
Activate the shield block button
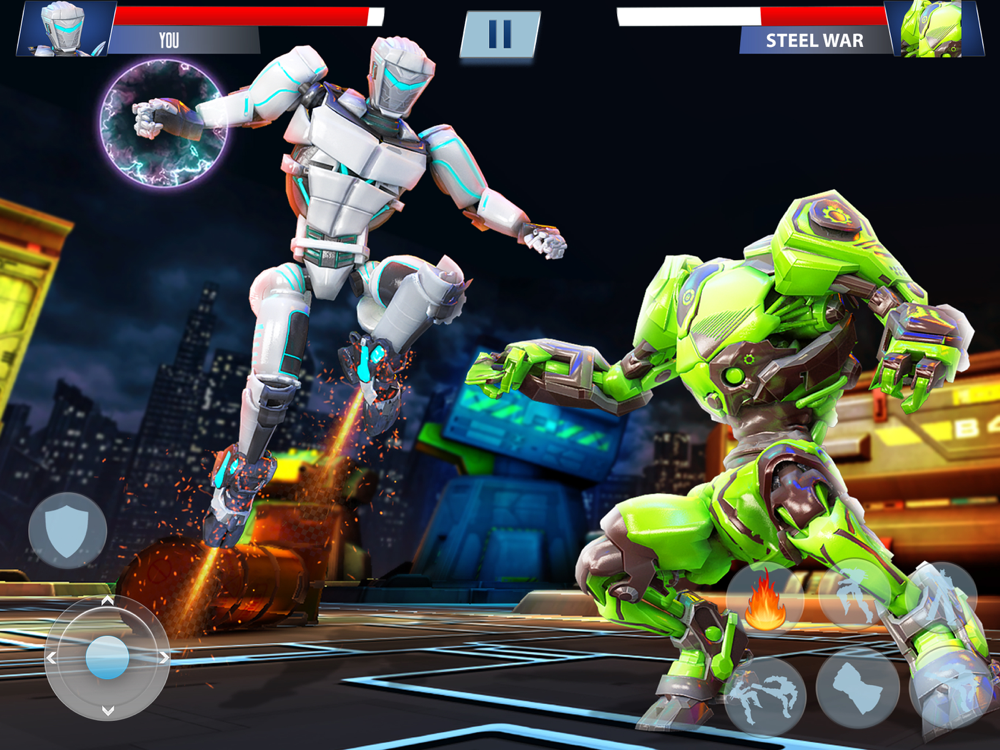[67, 530]
